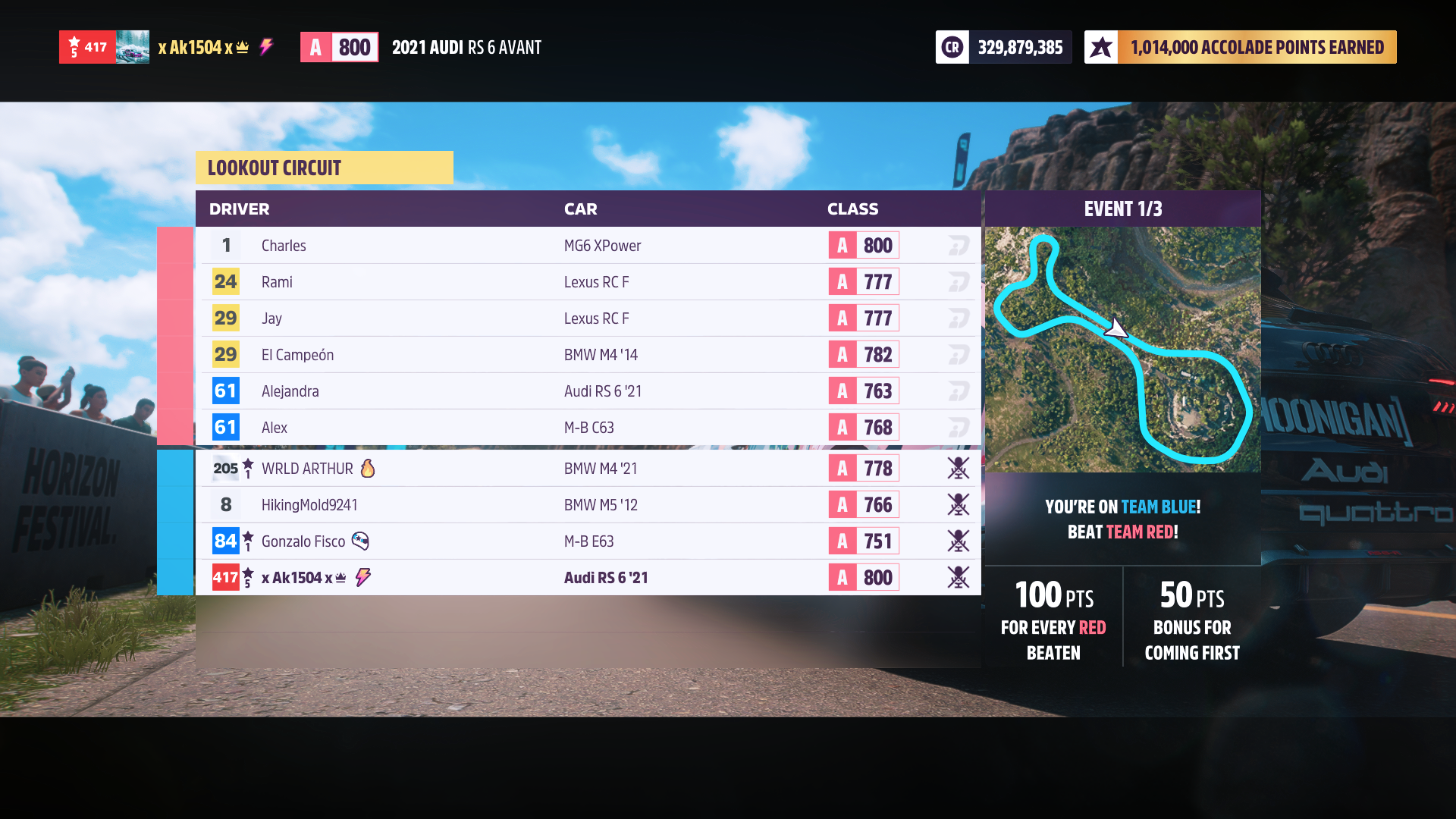Open the DRIVER column header
This screenshot has height=819, width=1456.
tap(239, 209)
